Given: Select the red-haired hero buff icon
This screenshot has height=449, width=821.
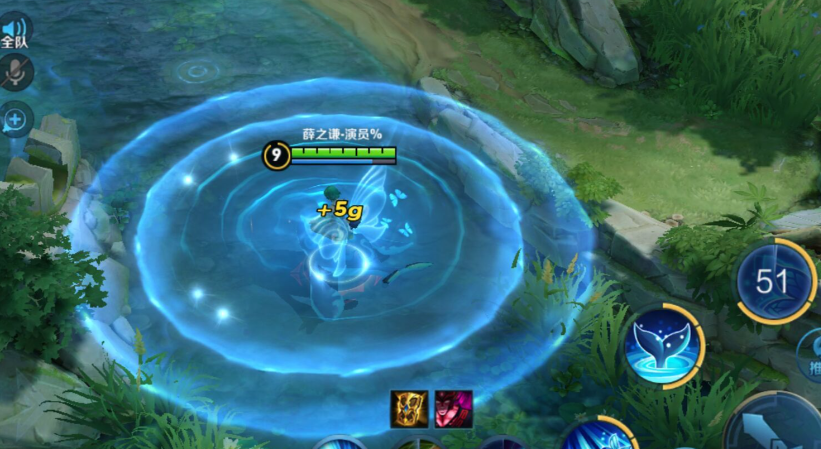Looking at the screenshot, I should tap(454, 409).
